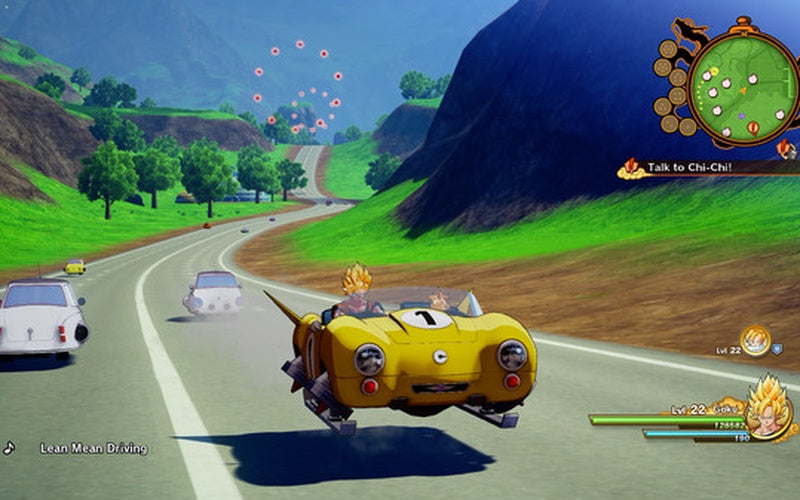Viewport: 800px width, 500px height.
Task: Select the Lvl 22 support character portrait
Action: (x=753, y=341)
